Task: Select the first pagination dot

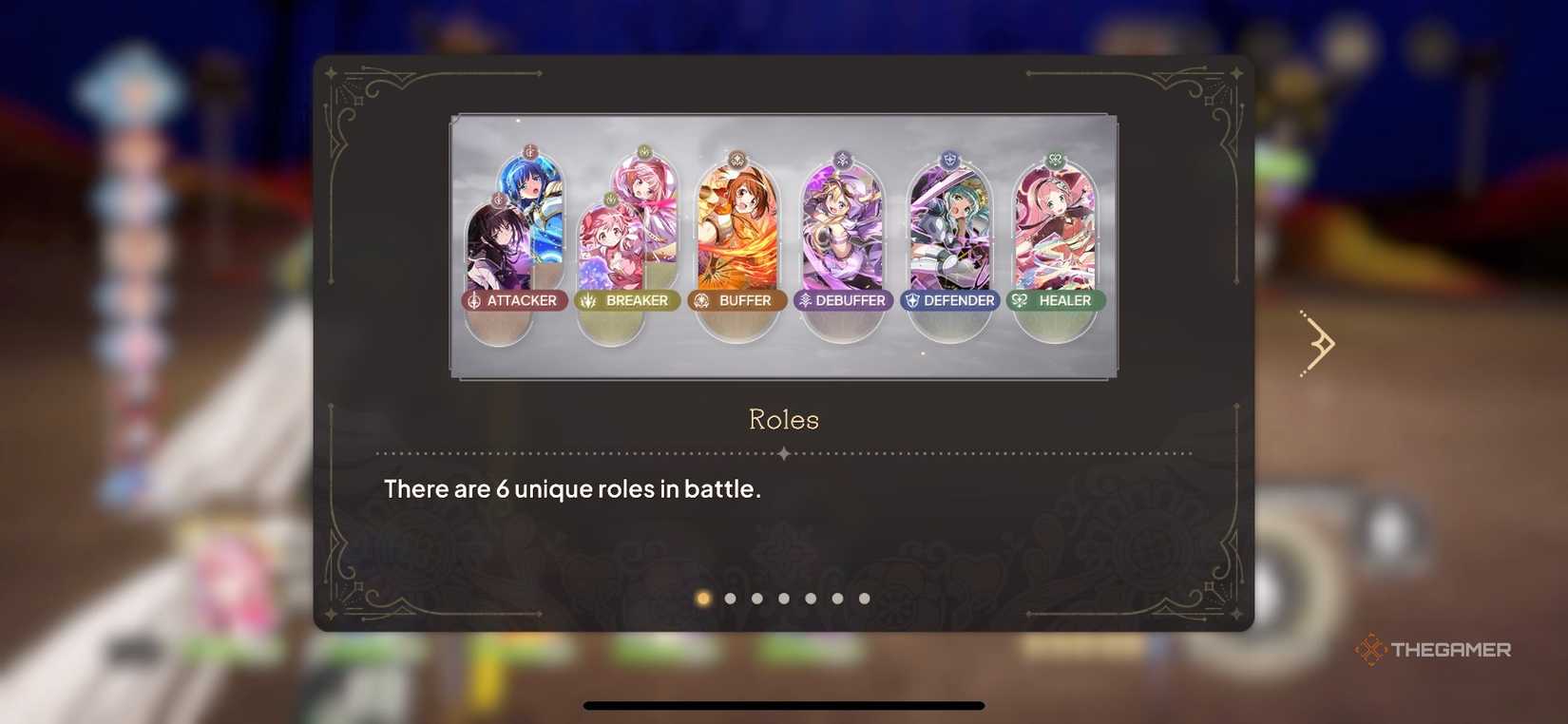Action: 703,598
